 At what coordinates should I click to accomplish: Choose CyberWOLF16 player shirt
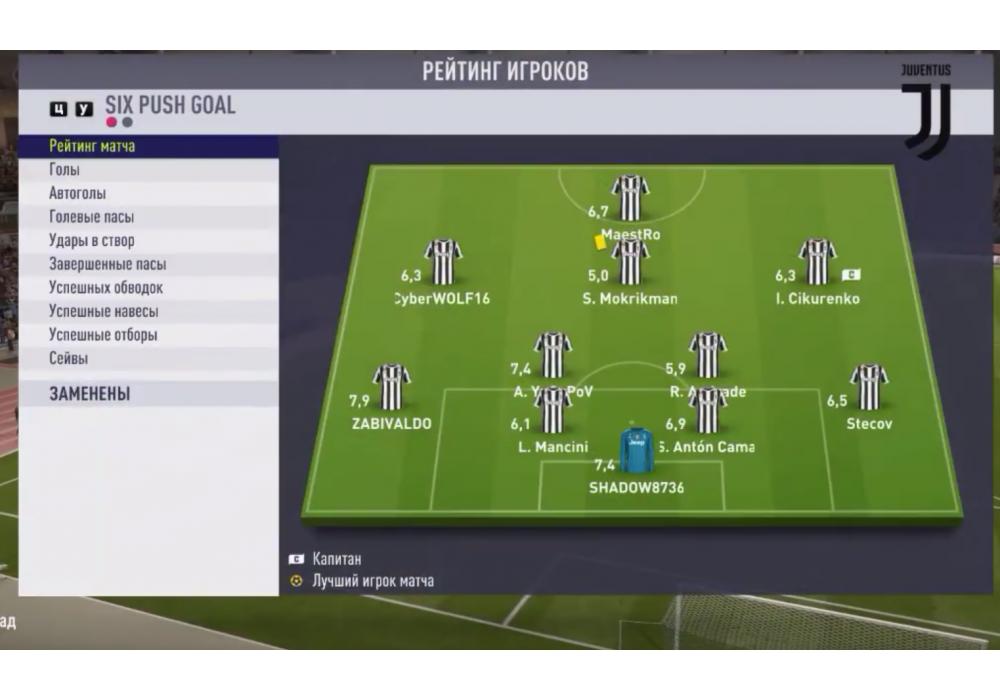pos(442,263)
